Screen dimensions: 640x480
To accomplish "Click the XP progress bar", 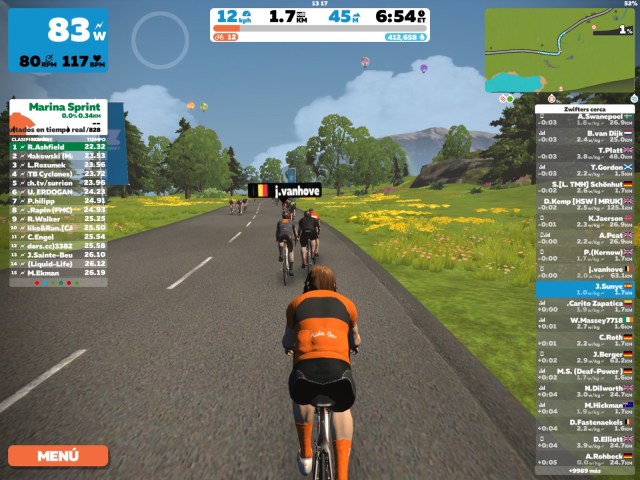I will pos(320,36).
